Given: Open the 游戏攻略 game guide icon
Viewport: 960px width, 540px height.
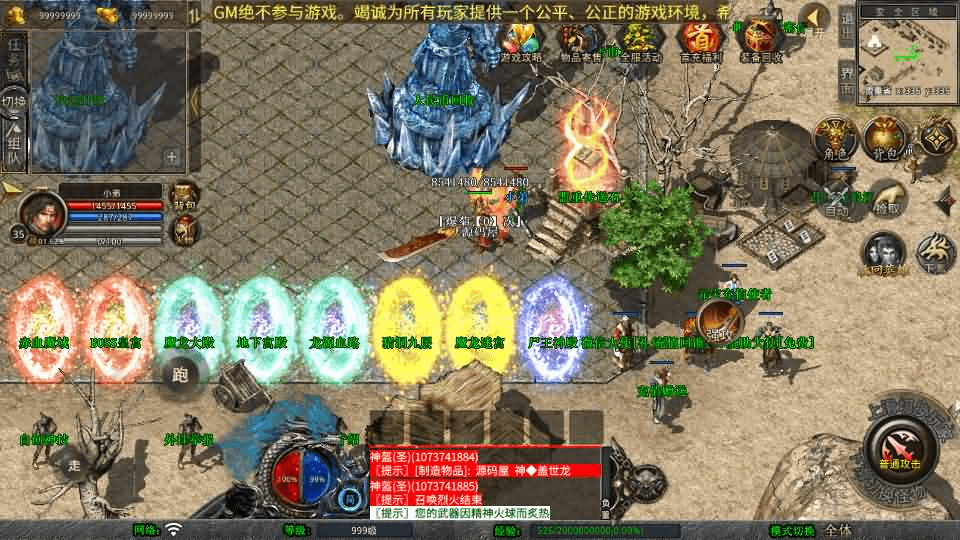Looking at the screenshot, I should tap(522, 42).
